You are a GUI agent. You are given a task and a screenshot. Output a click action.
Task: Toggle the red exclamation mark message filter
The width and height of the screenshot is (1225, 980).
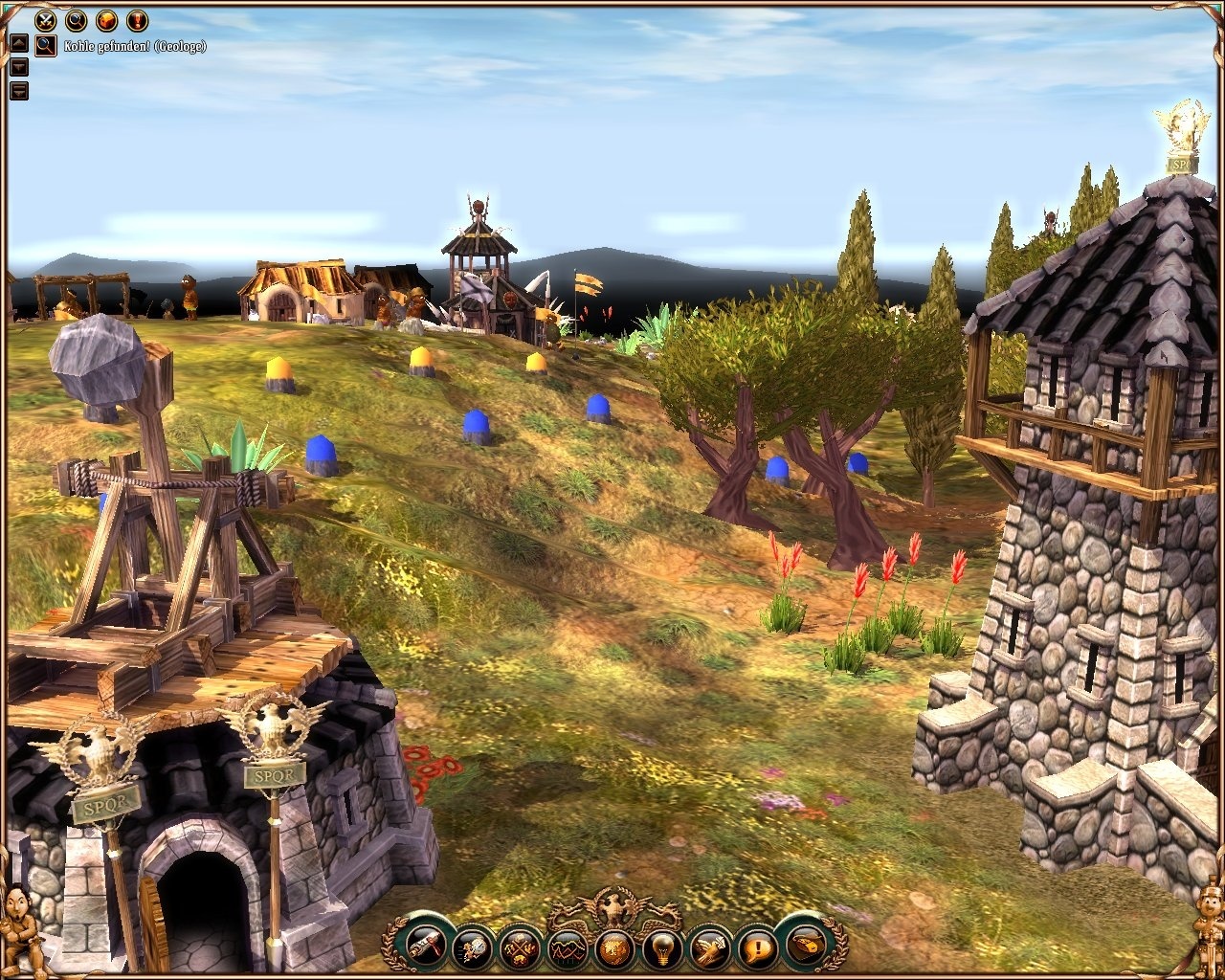[137, 19]
